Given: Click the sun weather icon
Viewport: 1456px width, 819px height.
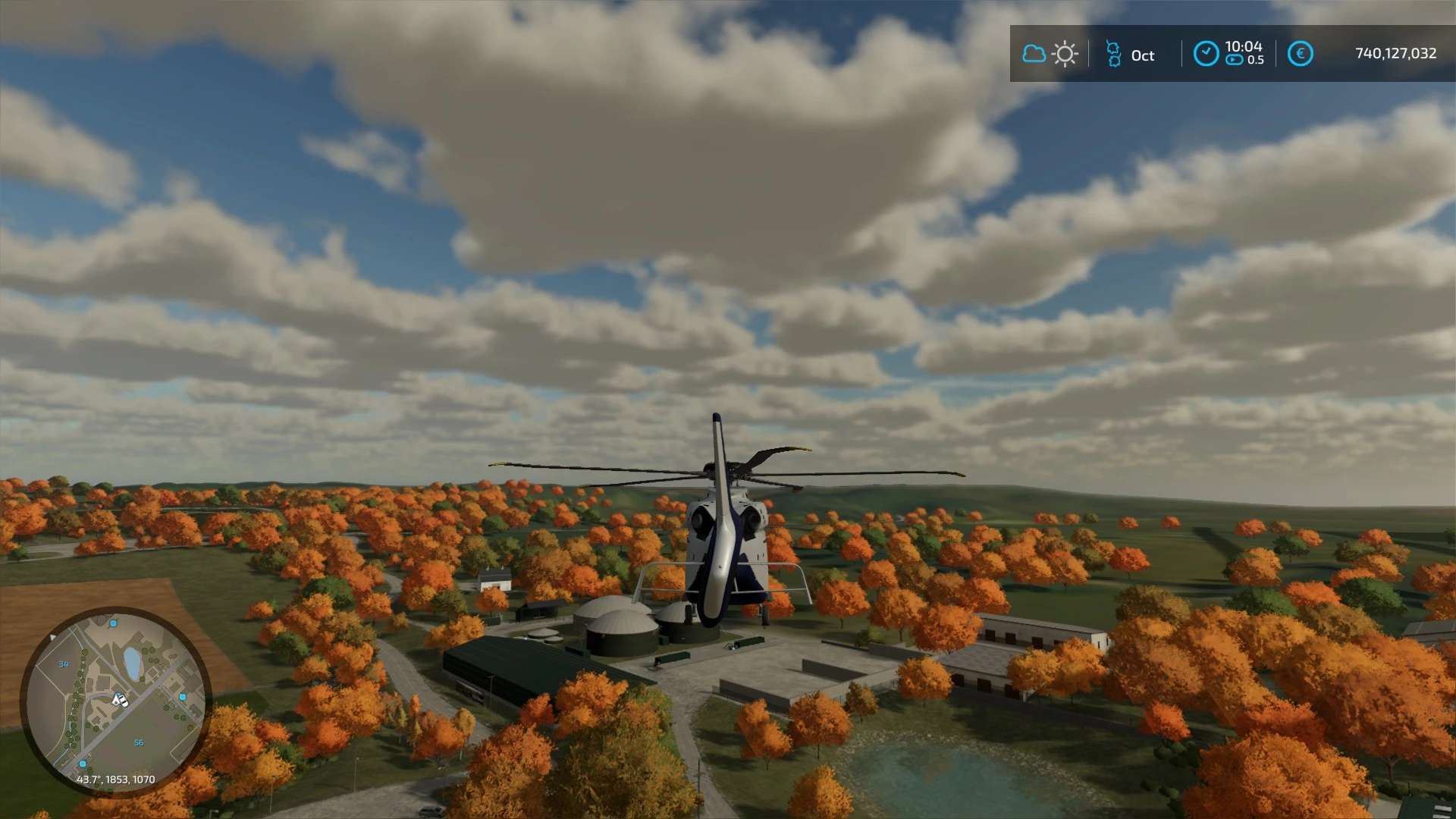Looking at the screenshot, I should pyautogui.click(x=1065, y=54).
